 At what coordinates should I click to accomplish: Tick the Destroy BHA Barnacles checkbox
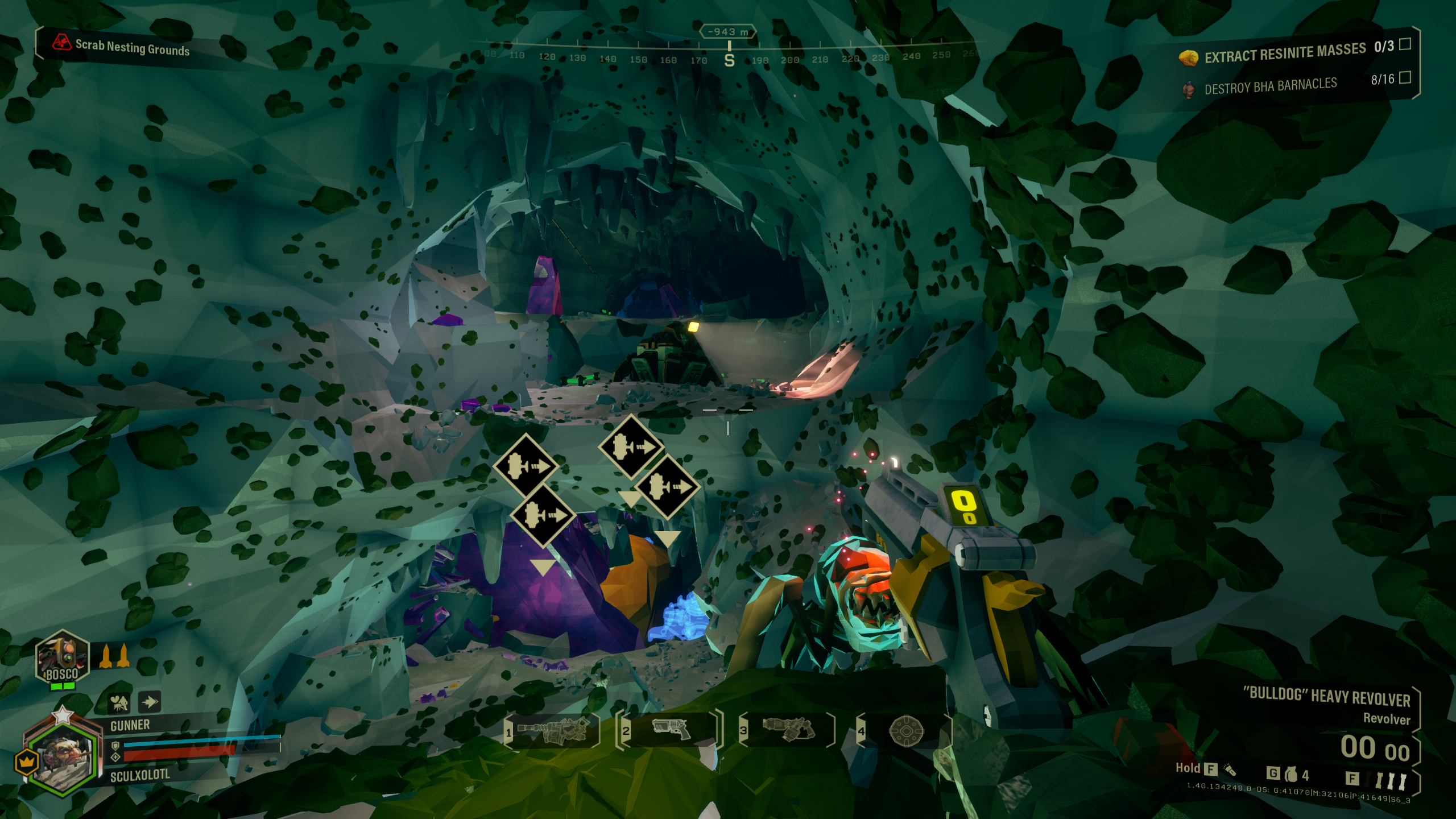[x=1405, y=77]
